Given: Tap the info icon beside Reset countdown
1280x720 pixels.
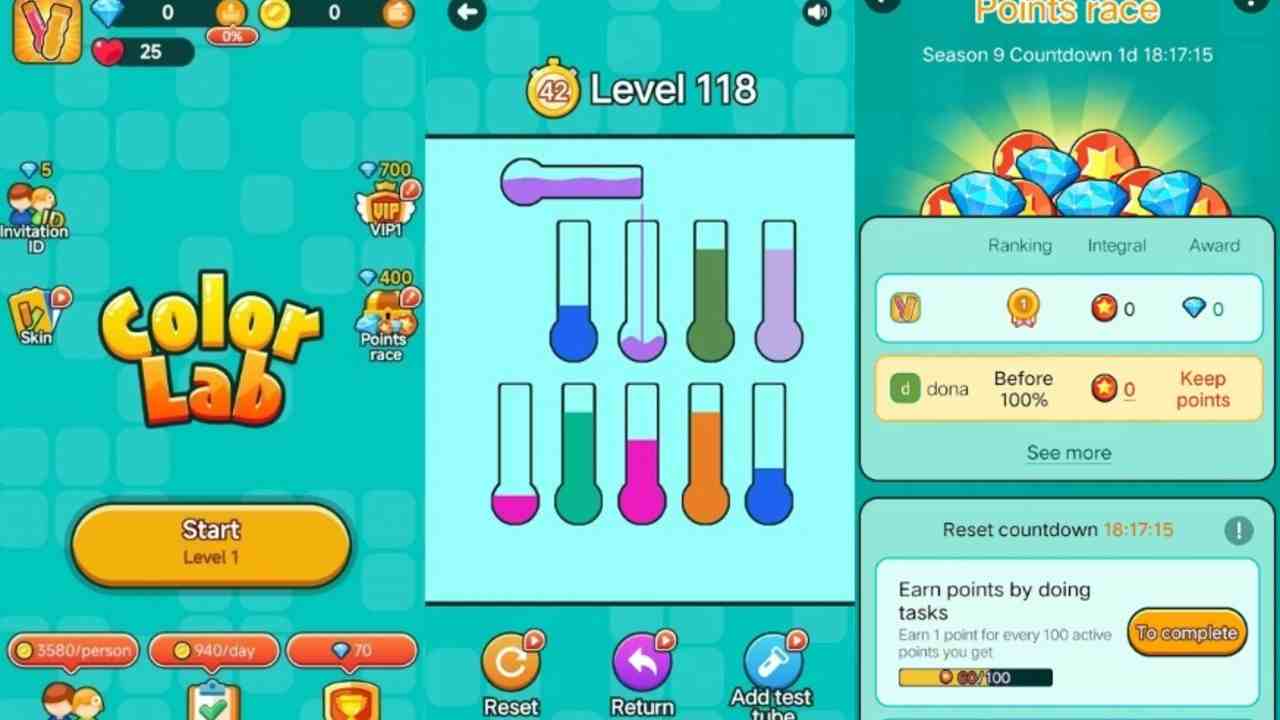Looking at the screenshot, I should [1240, 531].
